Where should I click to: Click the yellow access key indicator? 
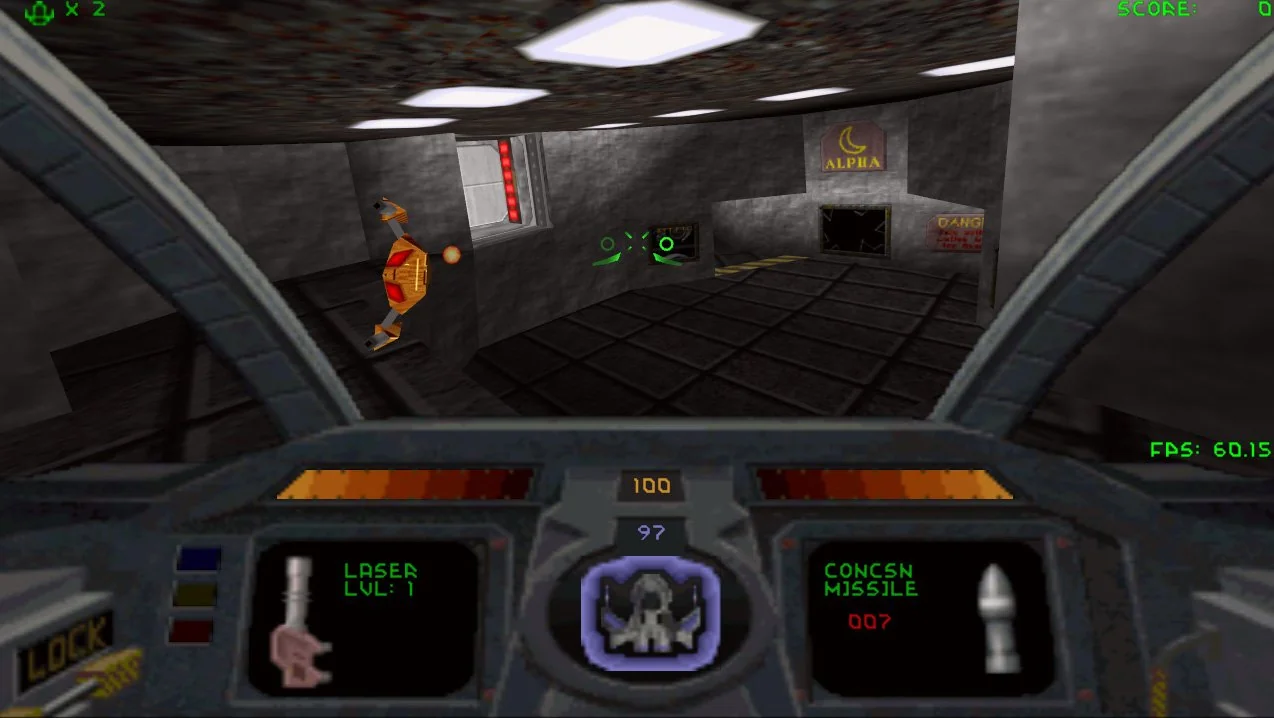click(x=197, y=594)
